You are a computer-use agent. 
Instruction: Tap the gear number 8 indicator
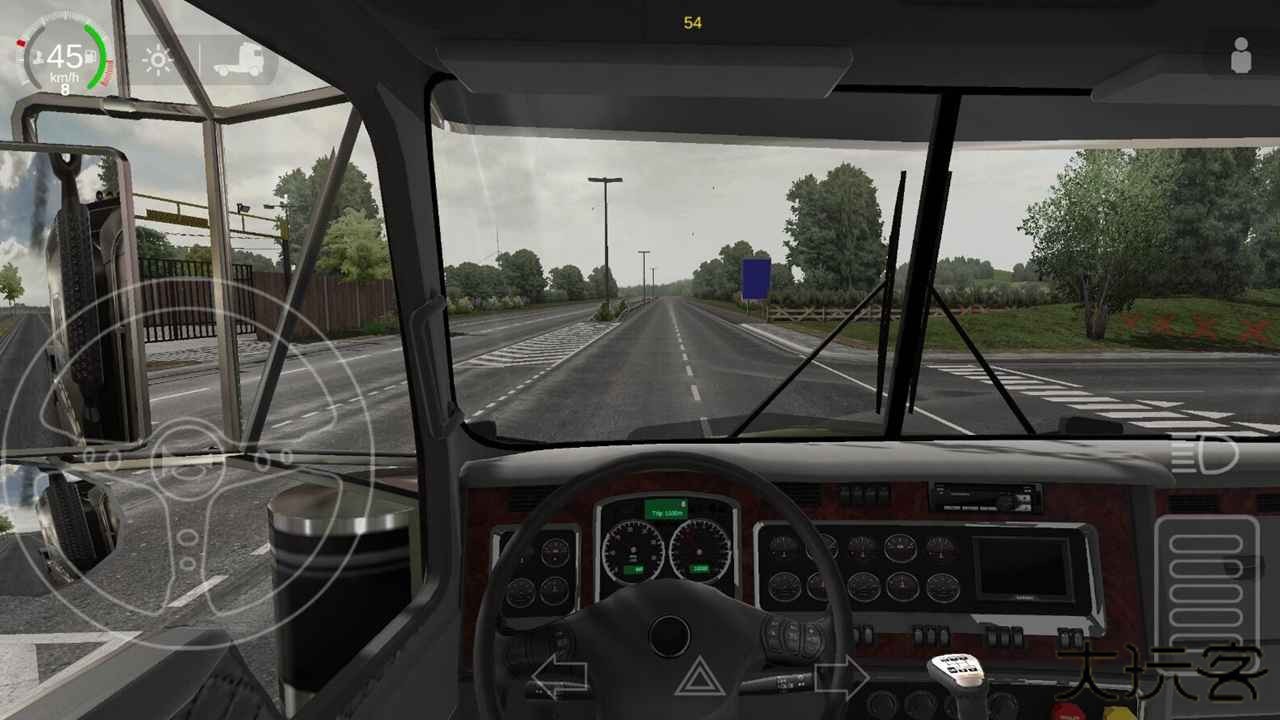click(65, 89)
